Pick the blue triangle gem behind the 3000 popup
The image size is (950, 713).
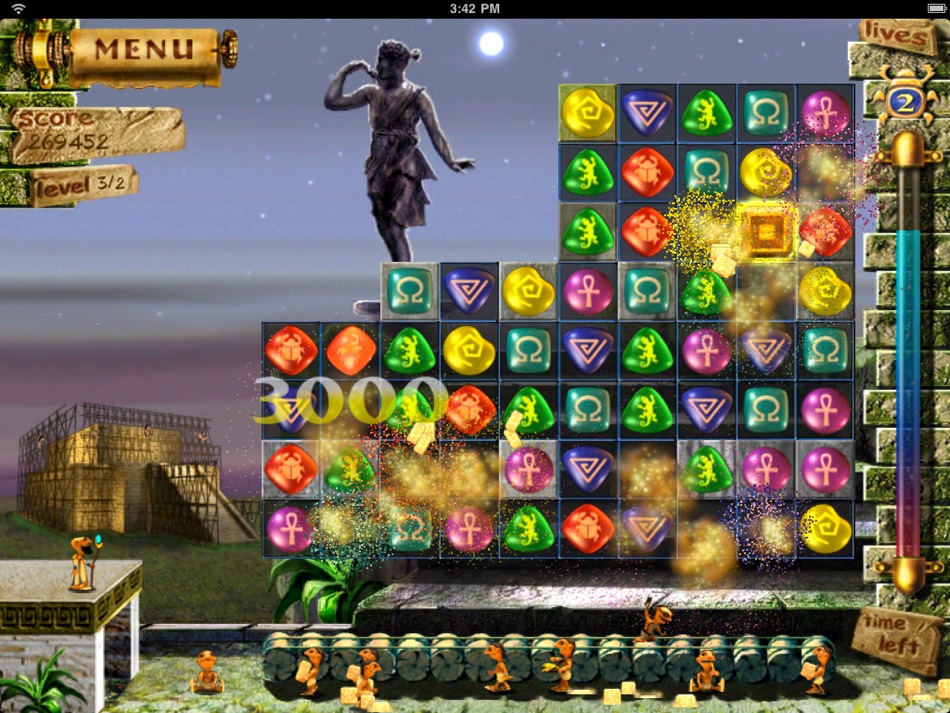coord(290,409)
